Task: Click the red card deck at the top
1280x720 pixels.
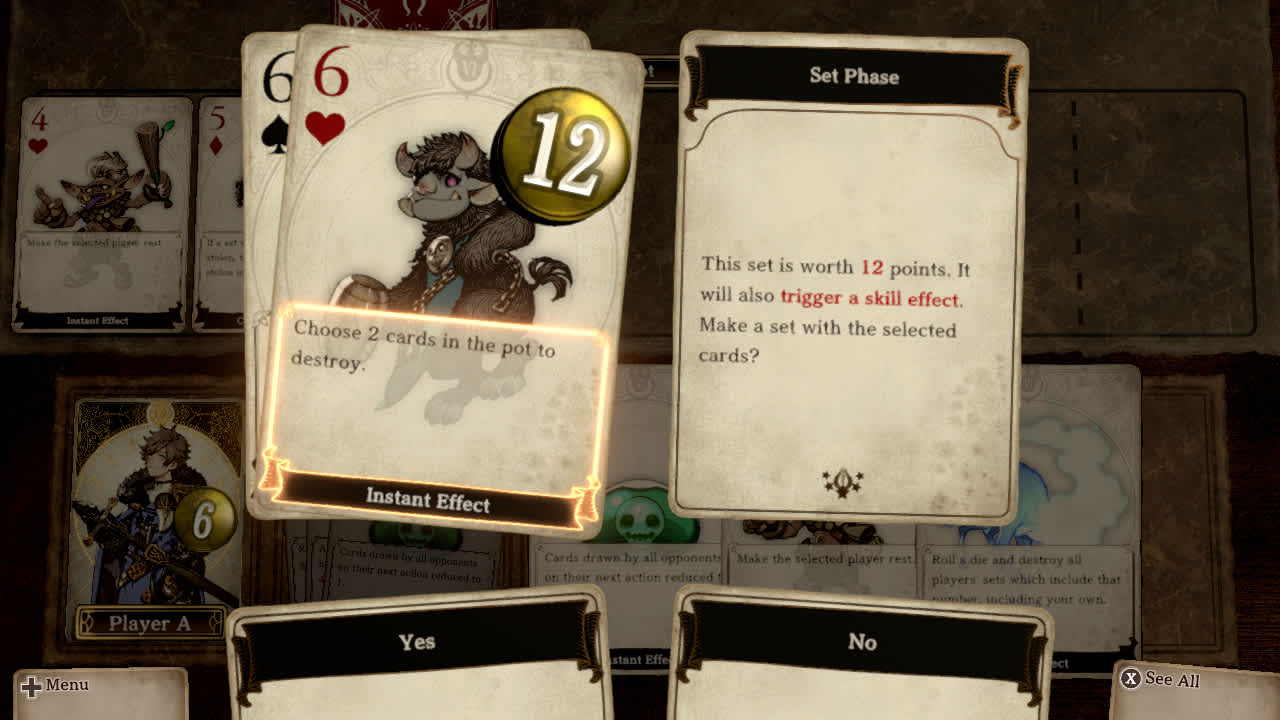Action: (x=410, y=12)
